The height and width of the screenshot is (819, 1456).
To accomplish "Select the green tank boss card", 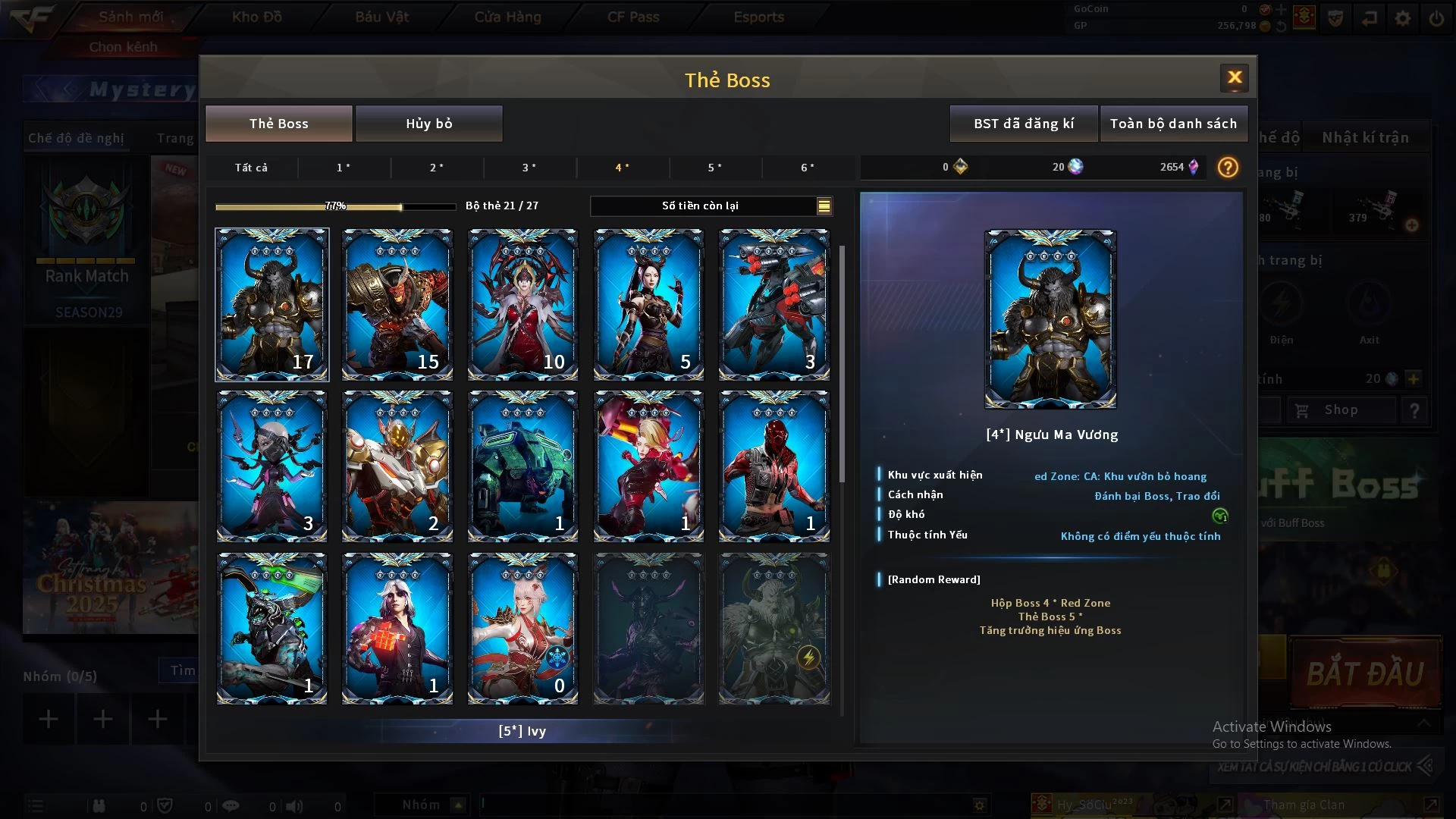I will [x=522, y=466].
